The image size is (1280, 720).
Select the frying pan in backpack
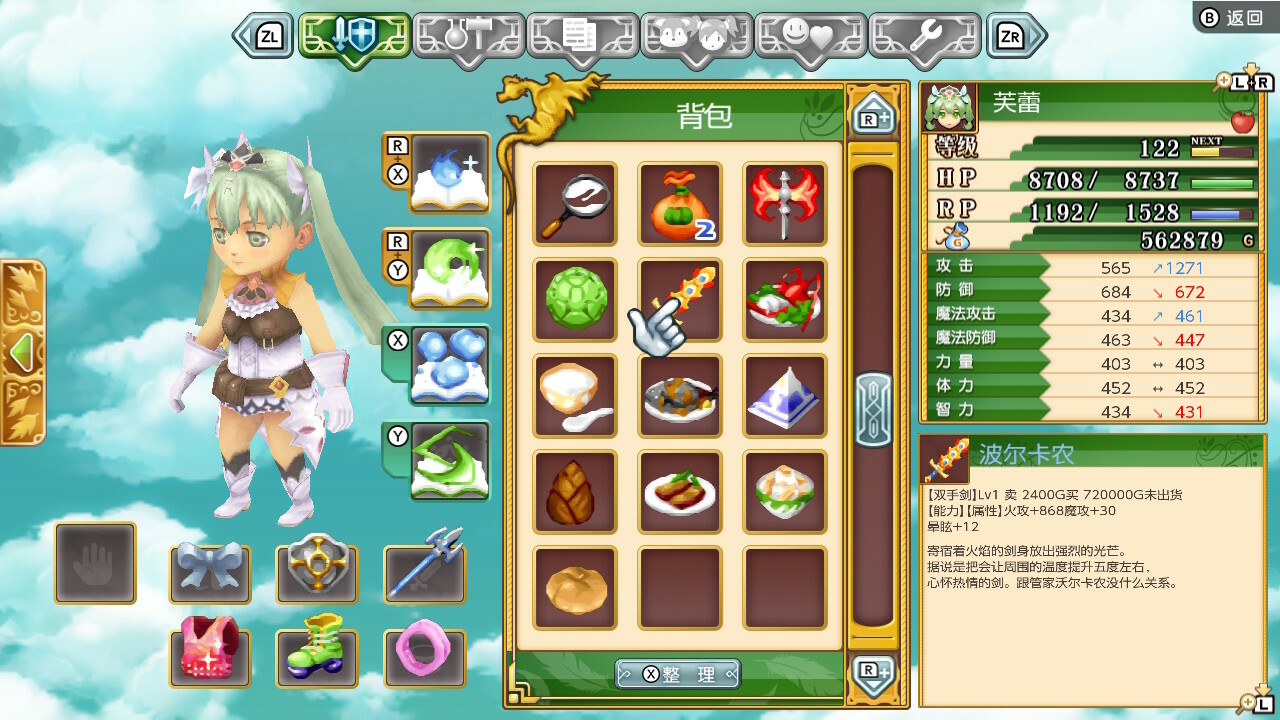pyautogui.click(x=575, y=204)
